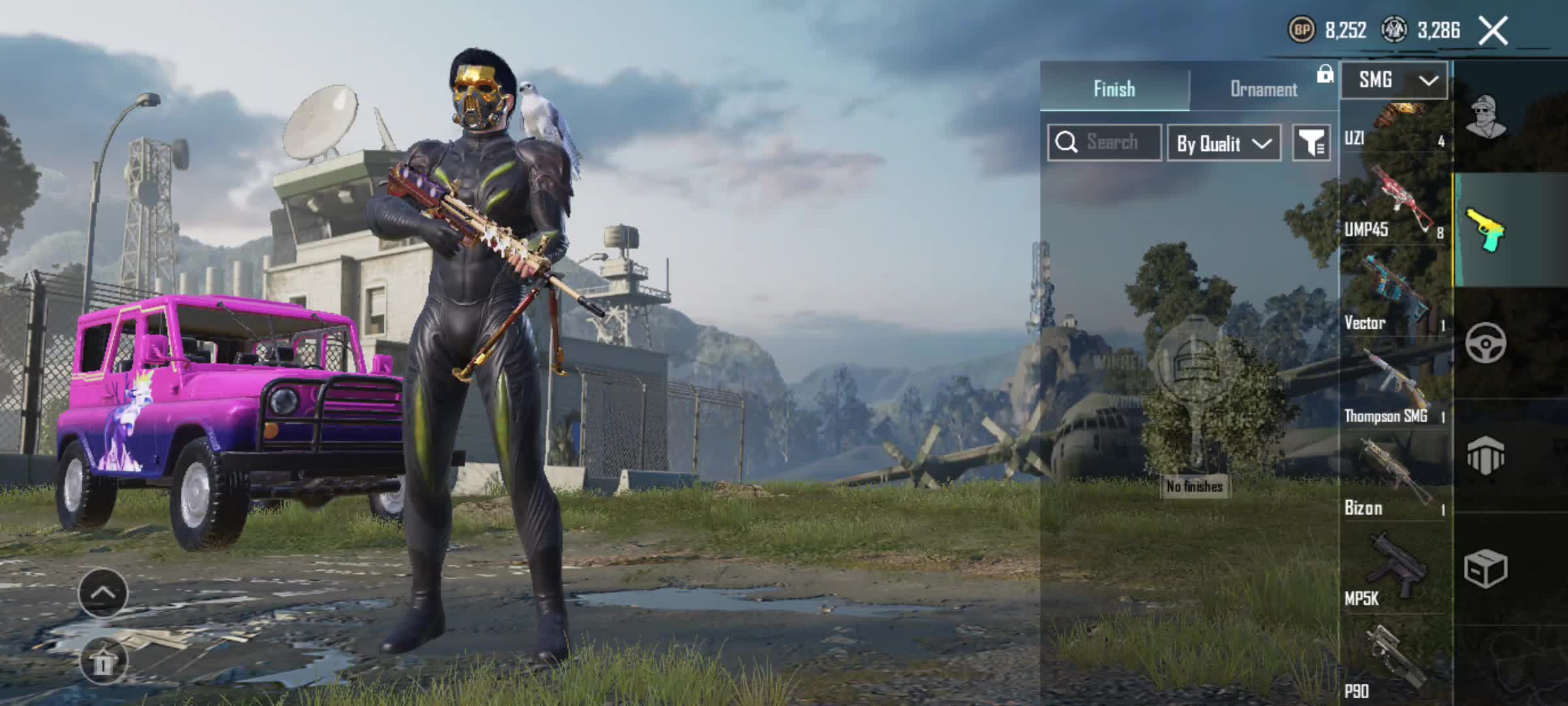Tap the wardrobe hanger icon button

click(x=103, y=661)
